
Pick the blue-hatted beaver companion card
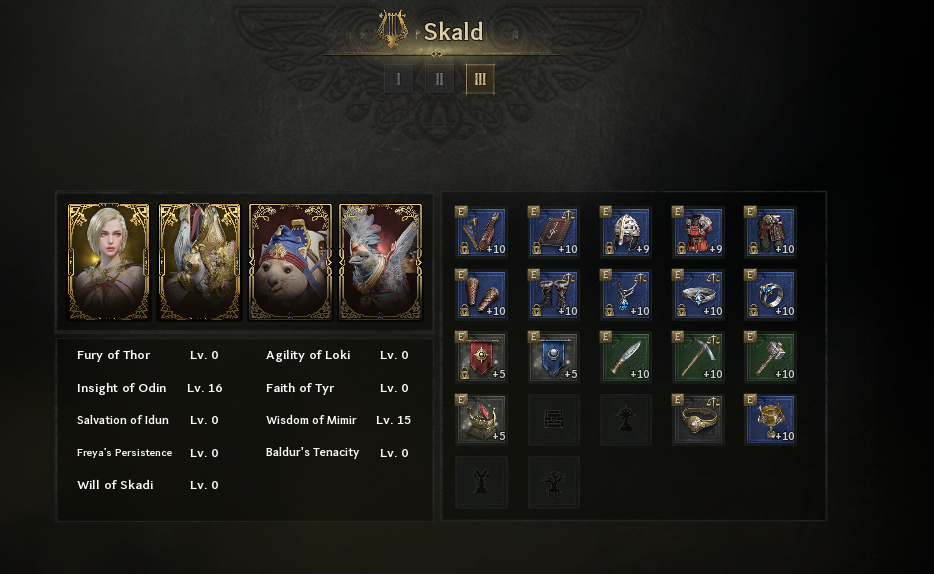[x=290, y=262]
